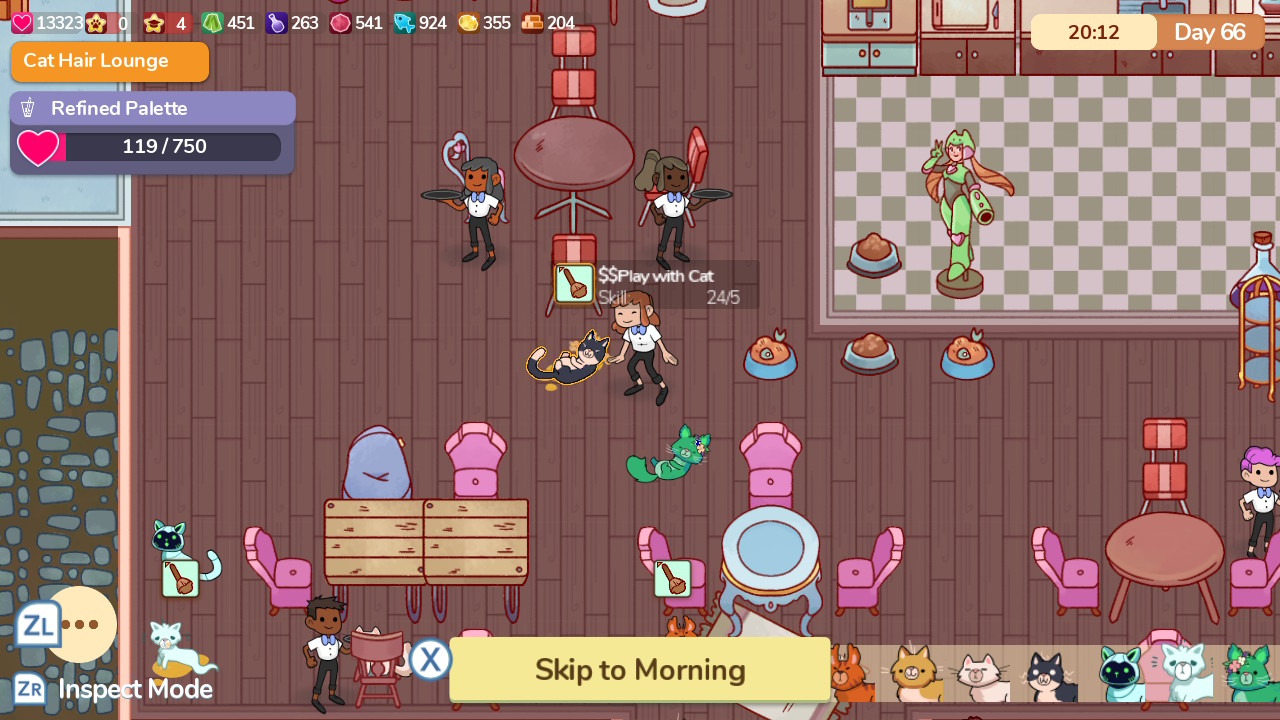
Task: Open the Cat Hair Lounge panel
Action: pos(110,61)
